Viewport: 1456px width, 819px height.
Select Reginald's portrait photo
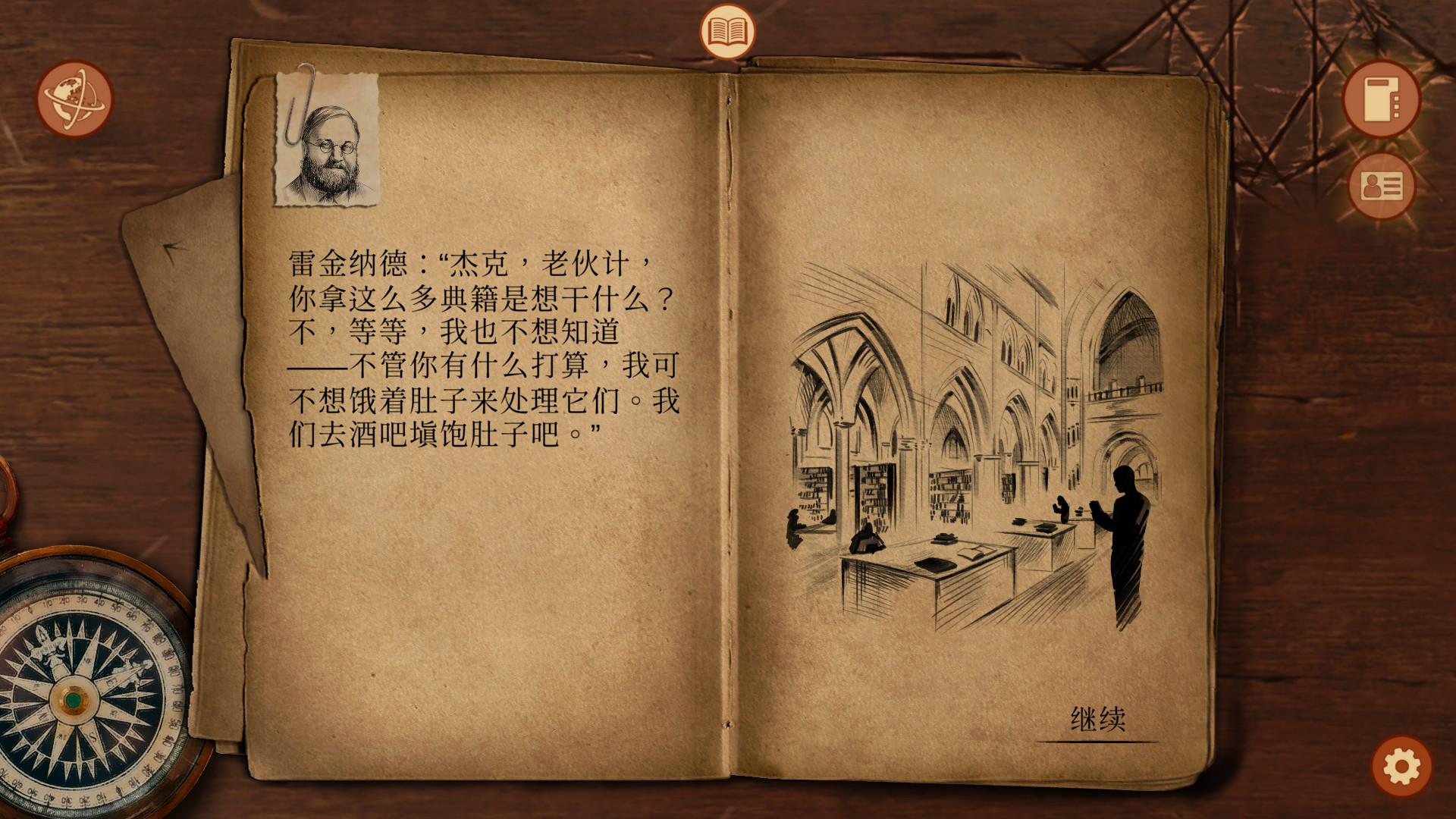click(328, 144)
